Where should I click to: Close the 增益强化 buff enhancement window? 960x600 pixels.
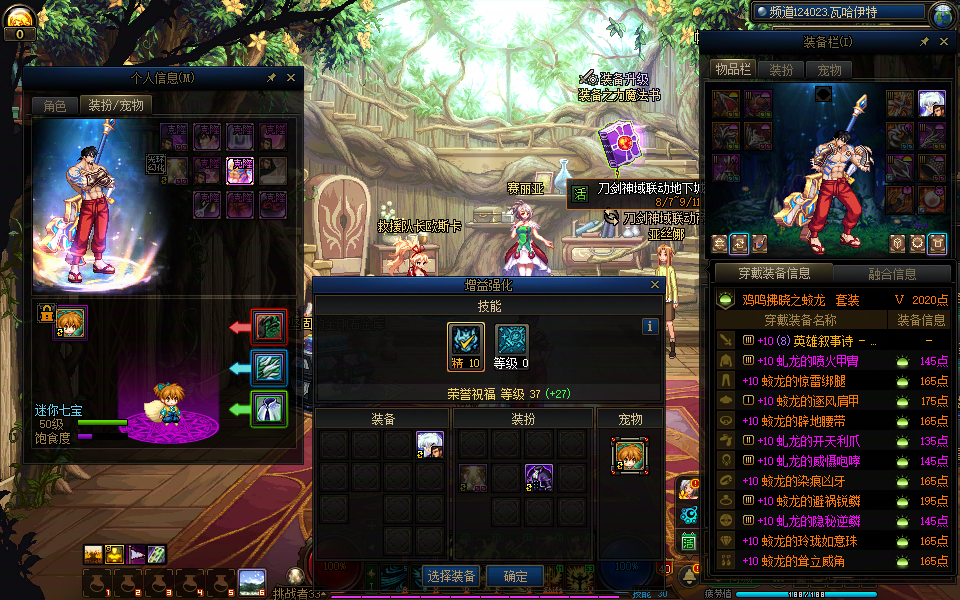[x=656, y=285]
